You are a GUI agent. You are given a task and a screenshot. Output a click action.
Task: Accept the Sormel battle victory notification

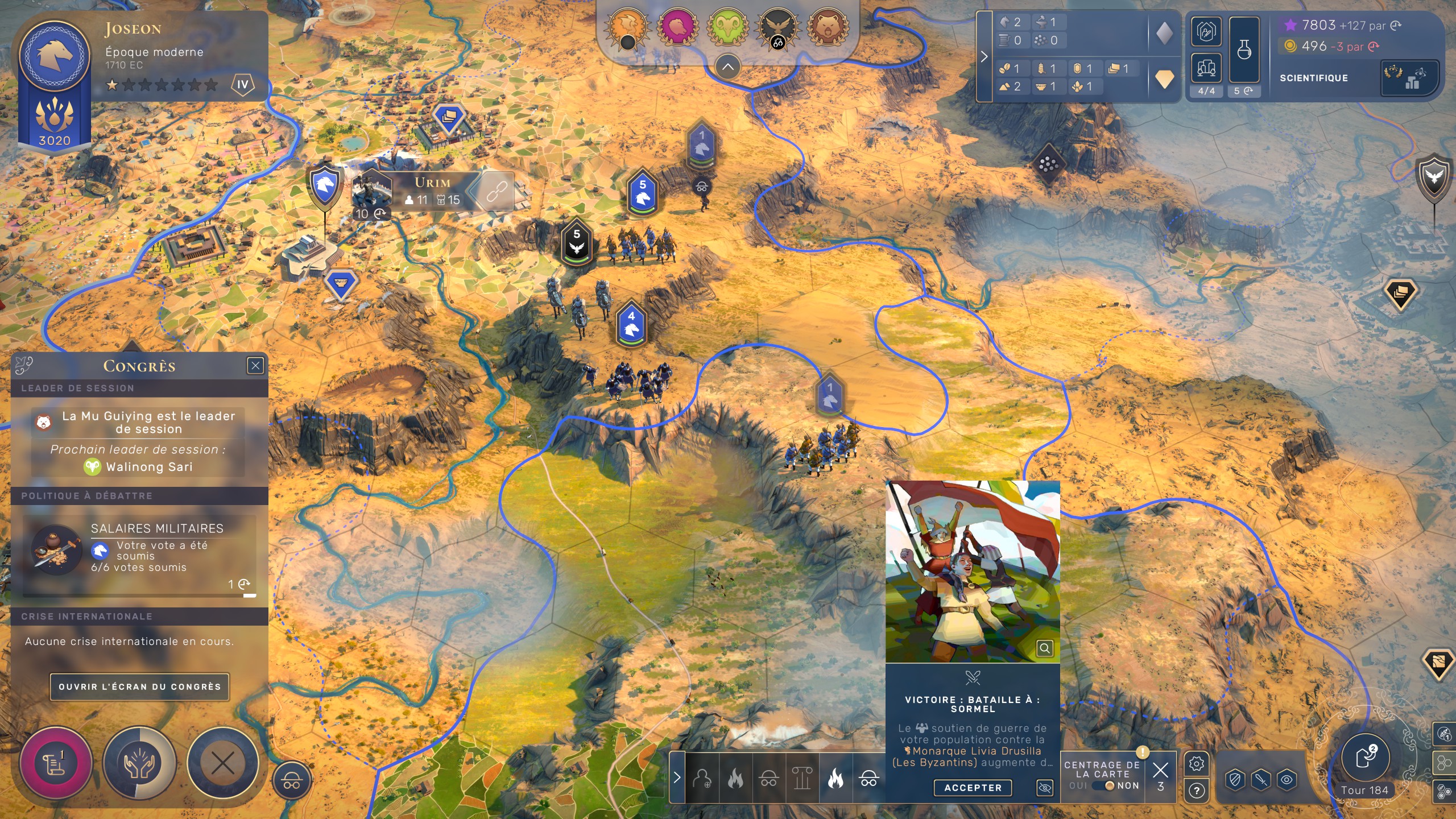coord(973,788)
